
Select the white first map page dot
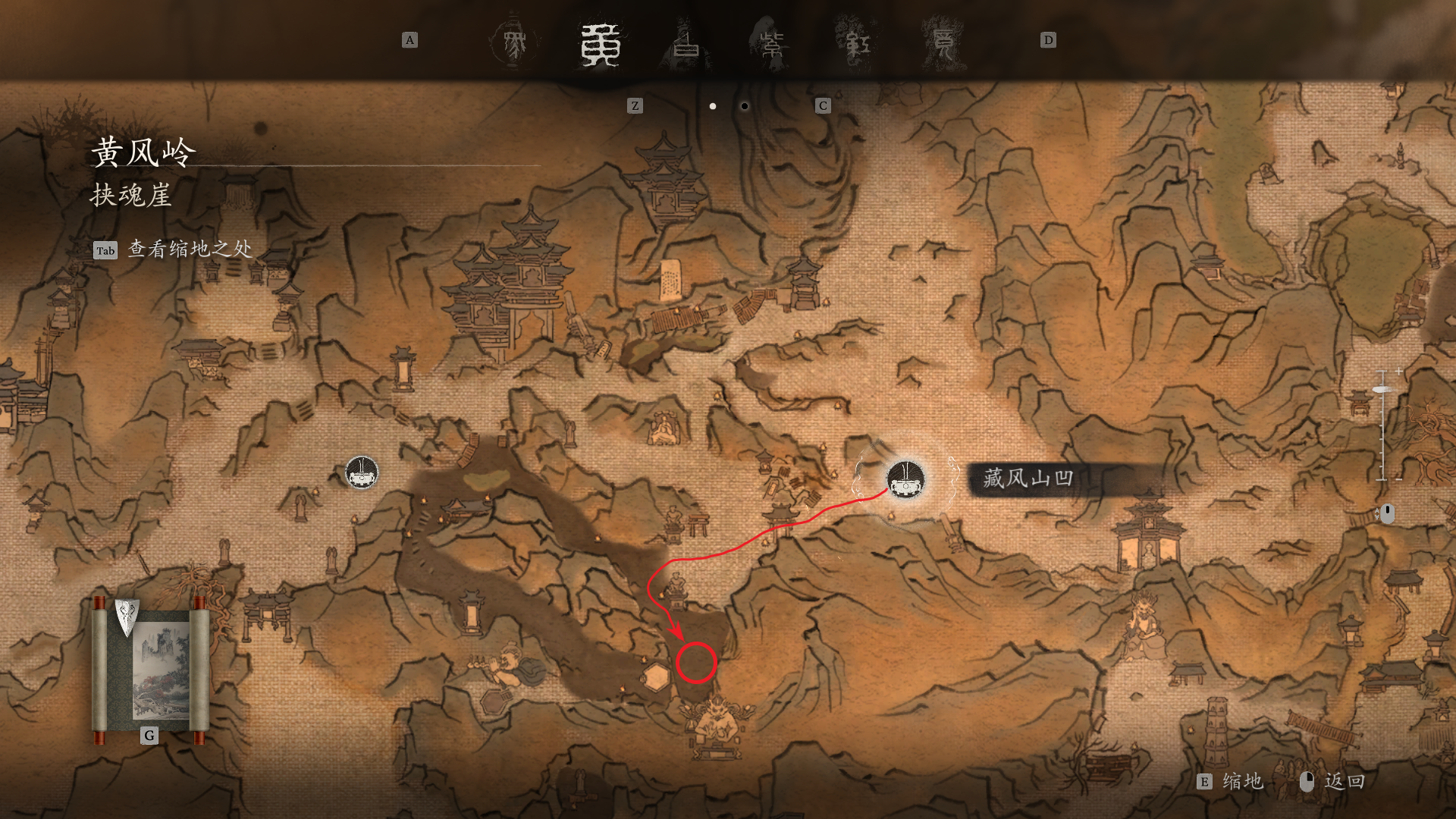pos(713,106)
